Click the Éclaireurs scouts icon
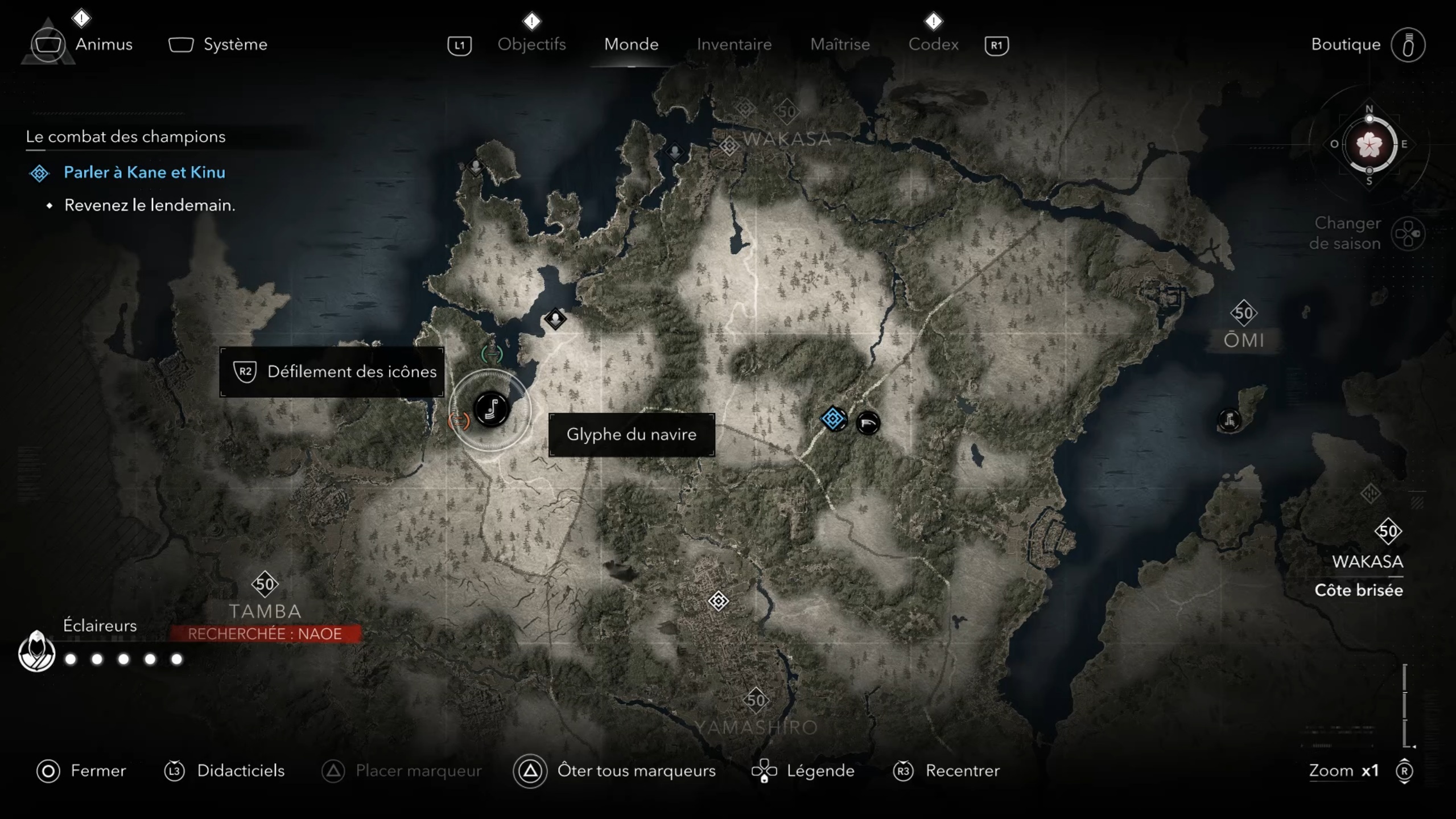The height and width of the screenshot is (819, 1456). point(36,652)
